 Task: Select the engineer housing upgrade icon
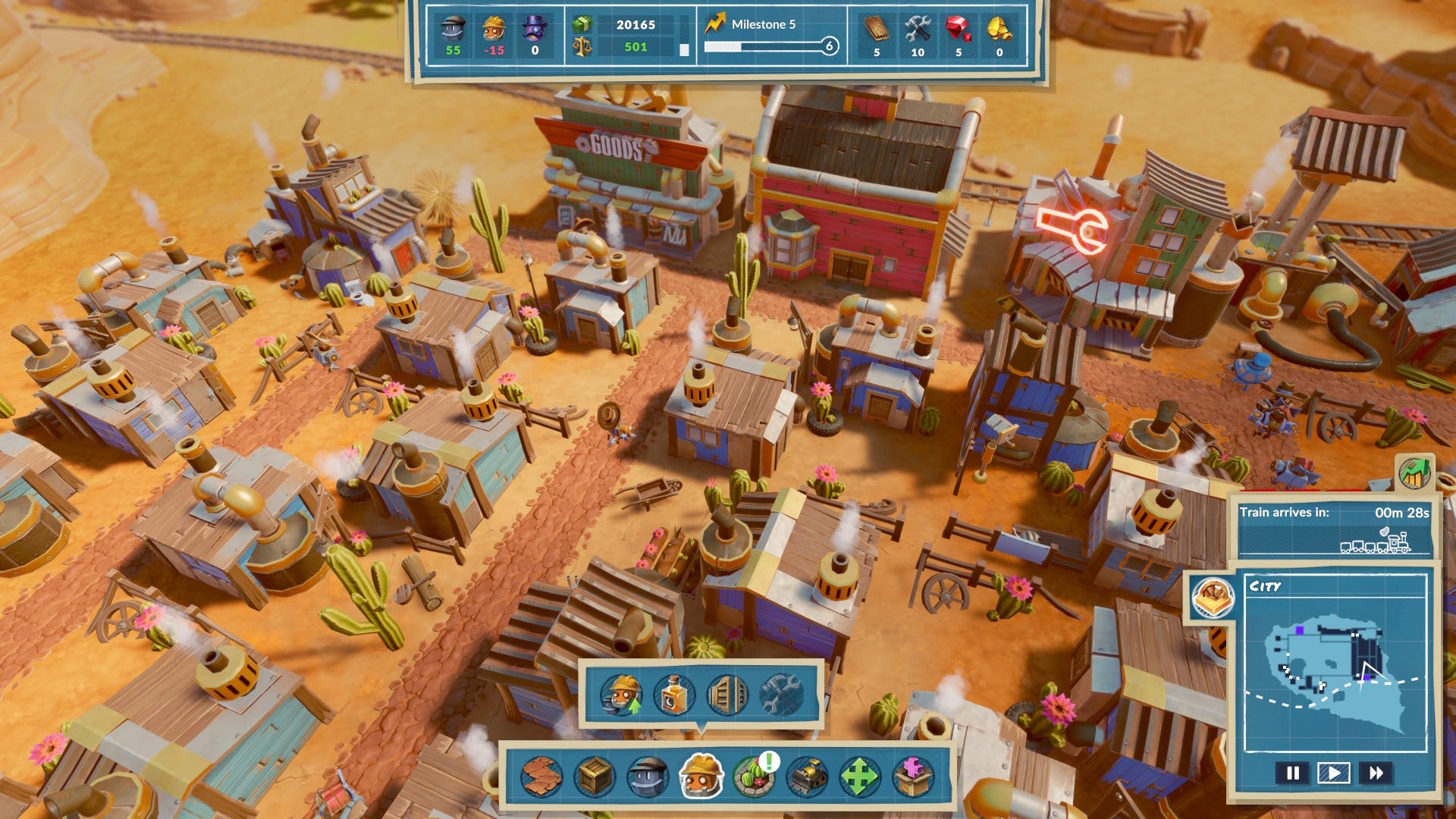(622, 695)
